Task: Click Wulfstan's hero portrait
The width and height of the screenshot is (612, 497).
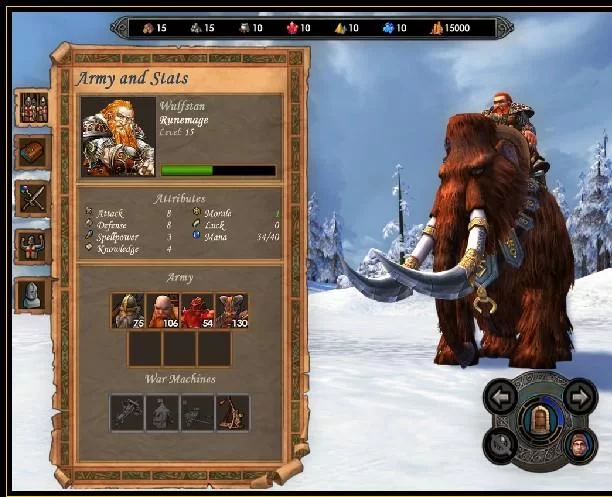Action: click(x=118, y=137)
